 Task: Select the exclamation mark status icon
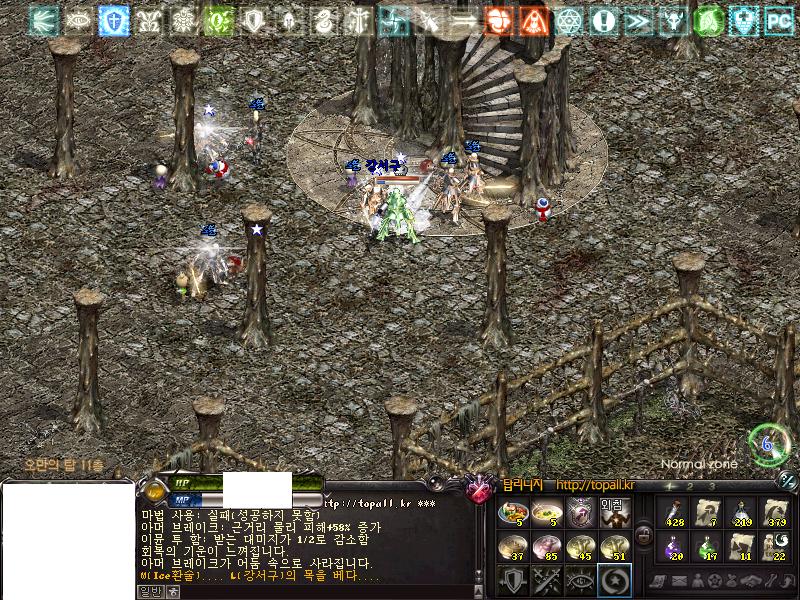coord(602,20)
